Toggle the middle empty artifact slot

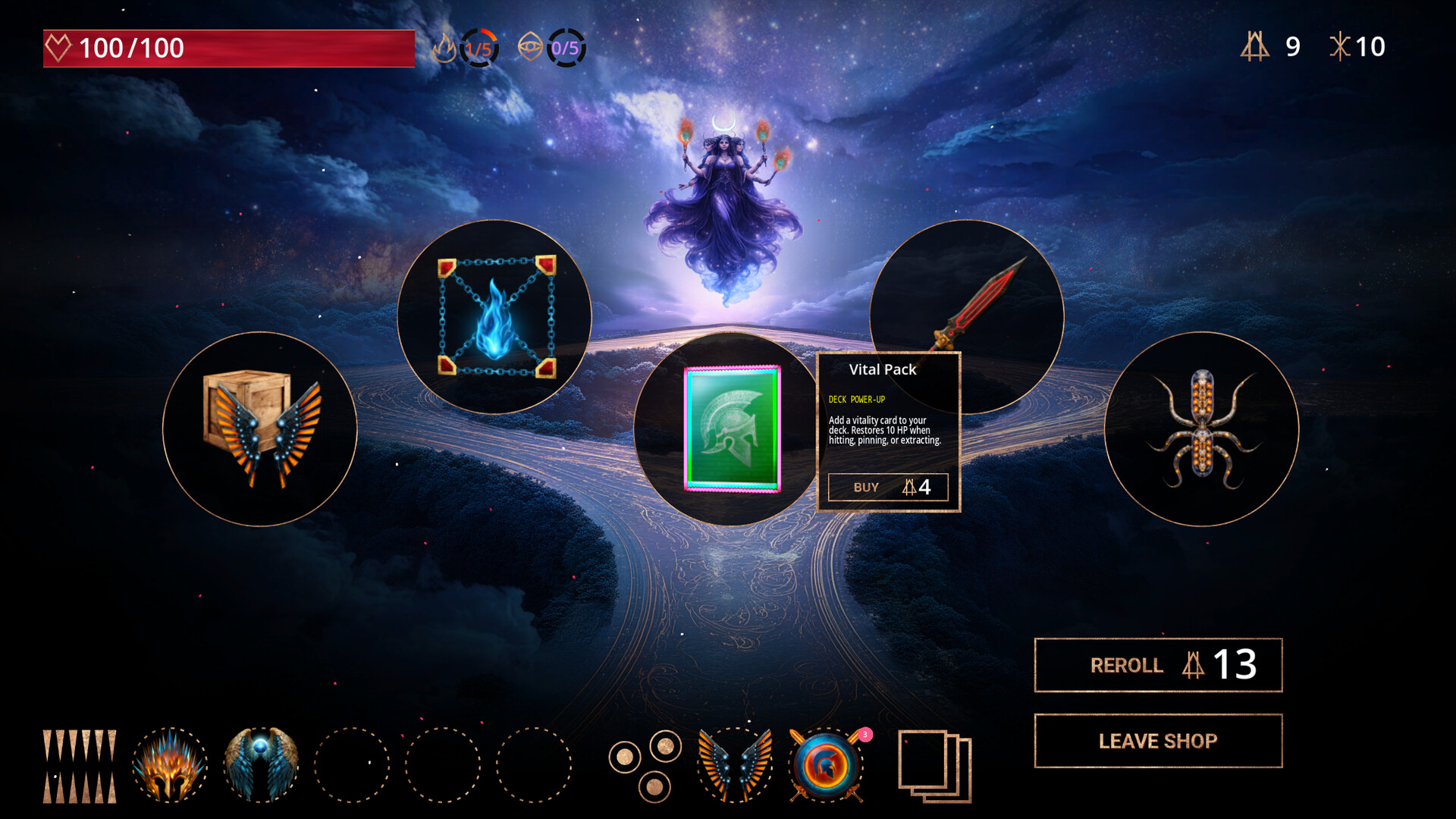click(x=444, y=766)
